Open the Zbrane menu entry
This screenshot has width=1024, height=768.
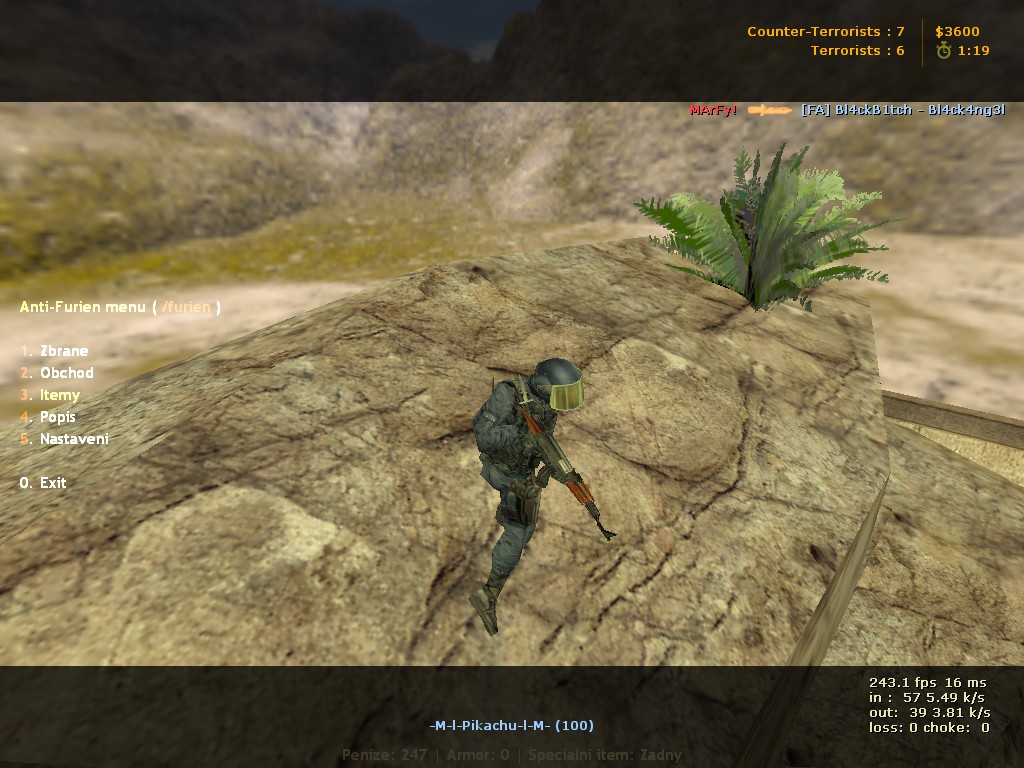tap(63, 351)
